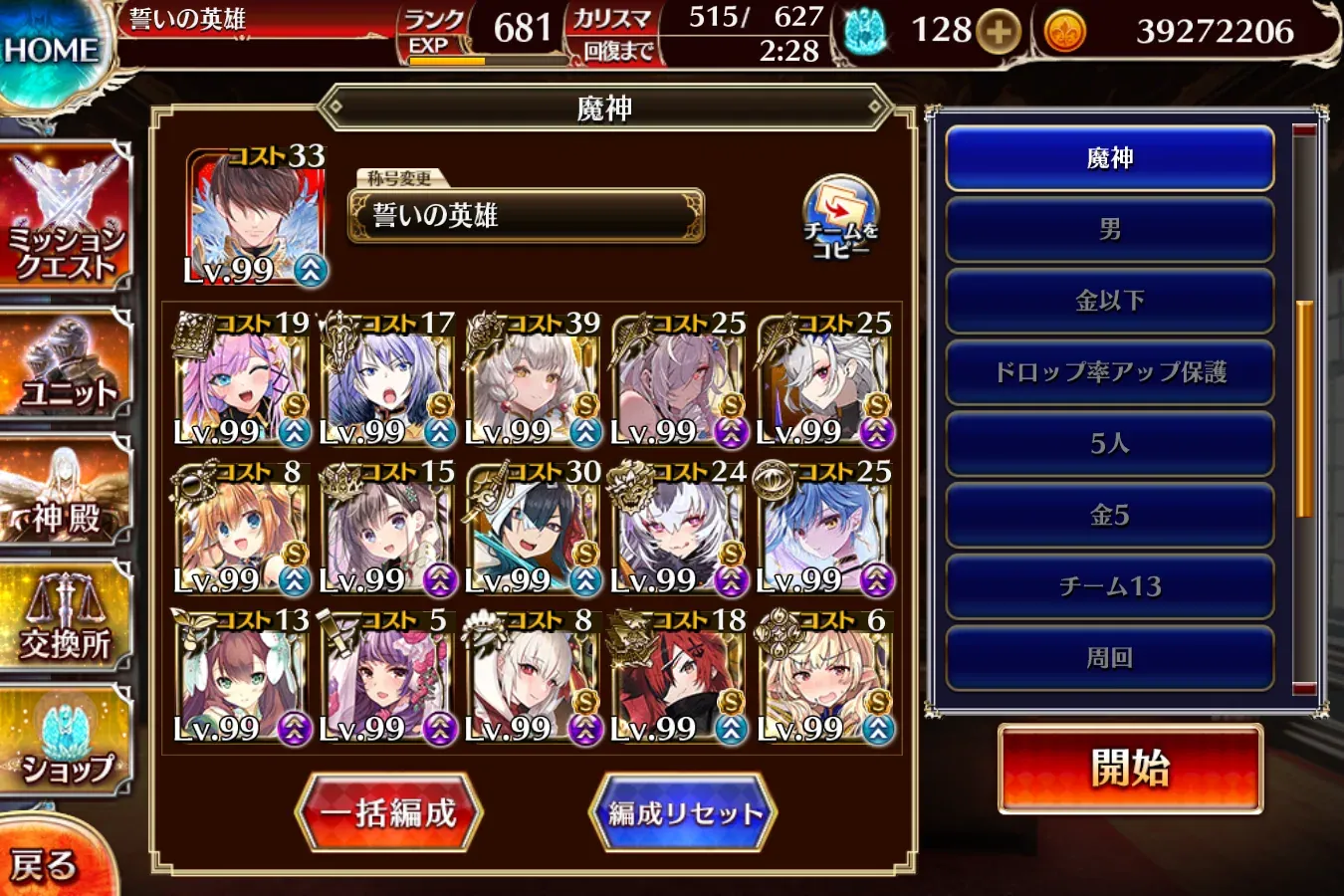This screenshot has width=1344, height=896.
Task: Enable the ドロップ率アップ保護 filter
Action: 1108,370
